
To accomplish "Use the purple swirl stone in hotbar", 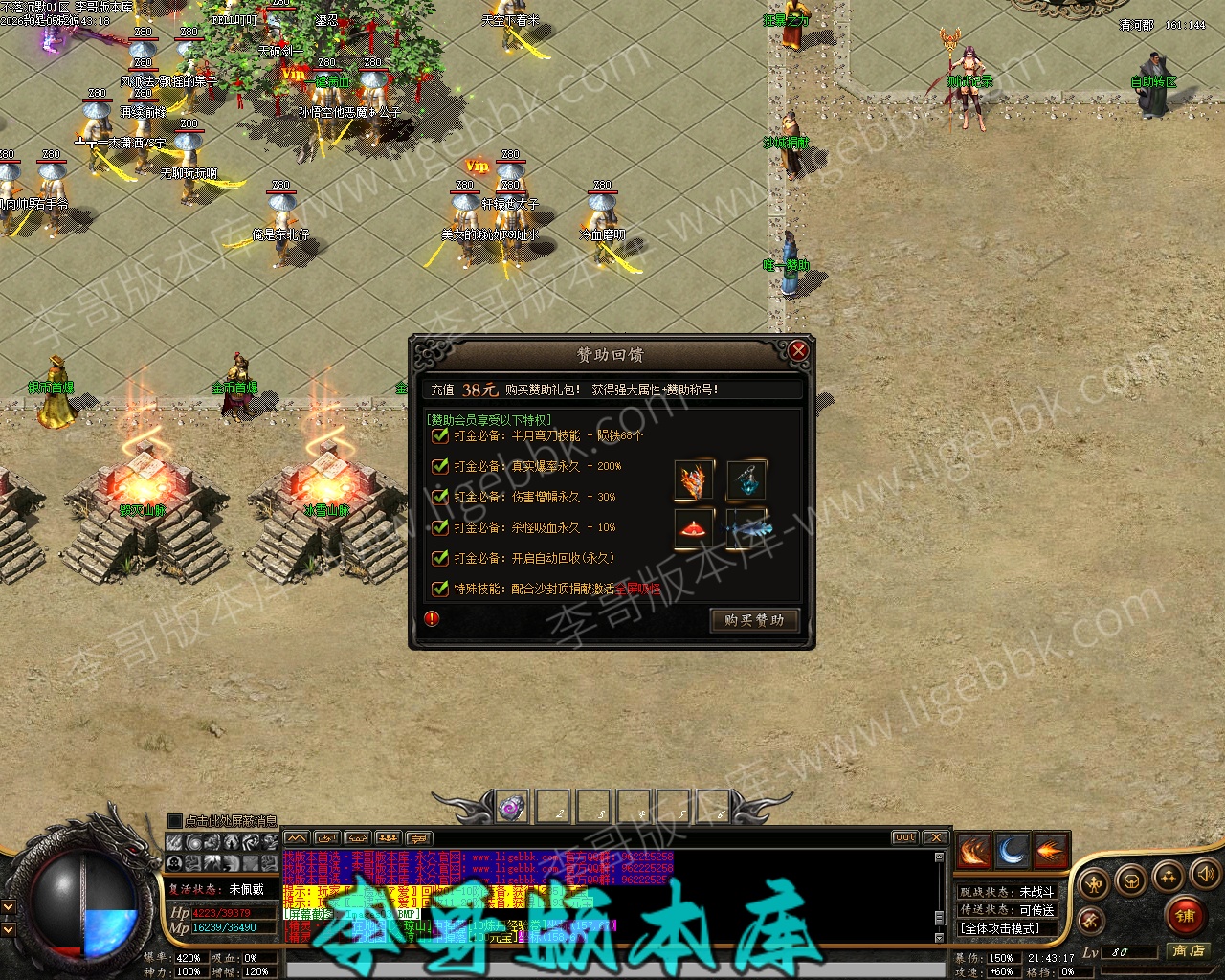I will click(x=512, y=808).
